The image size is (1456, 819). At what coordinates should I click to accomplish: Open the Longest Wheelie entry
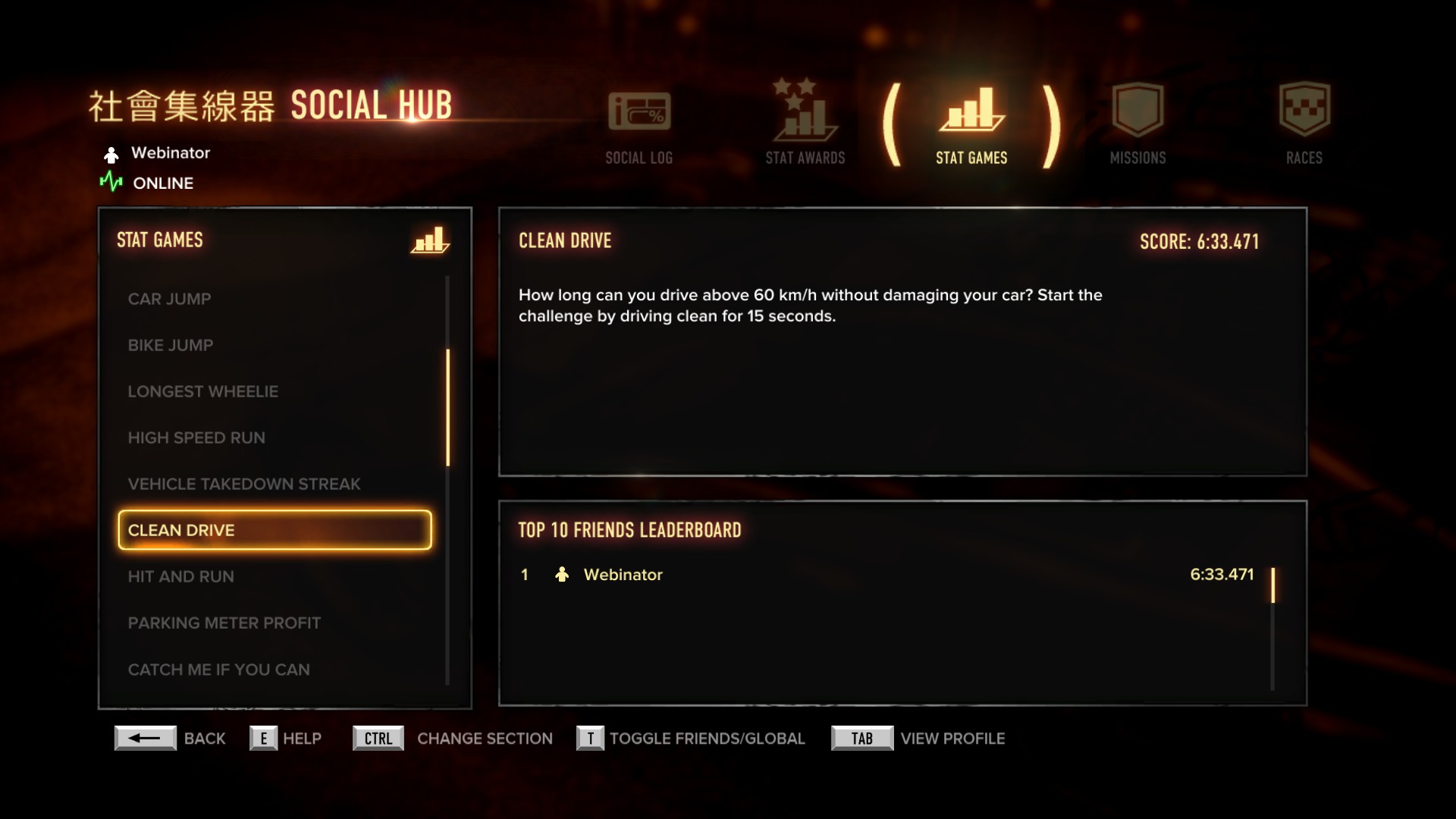pos(202,391)
